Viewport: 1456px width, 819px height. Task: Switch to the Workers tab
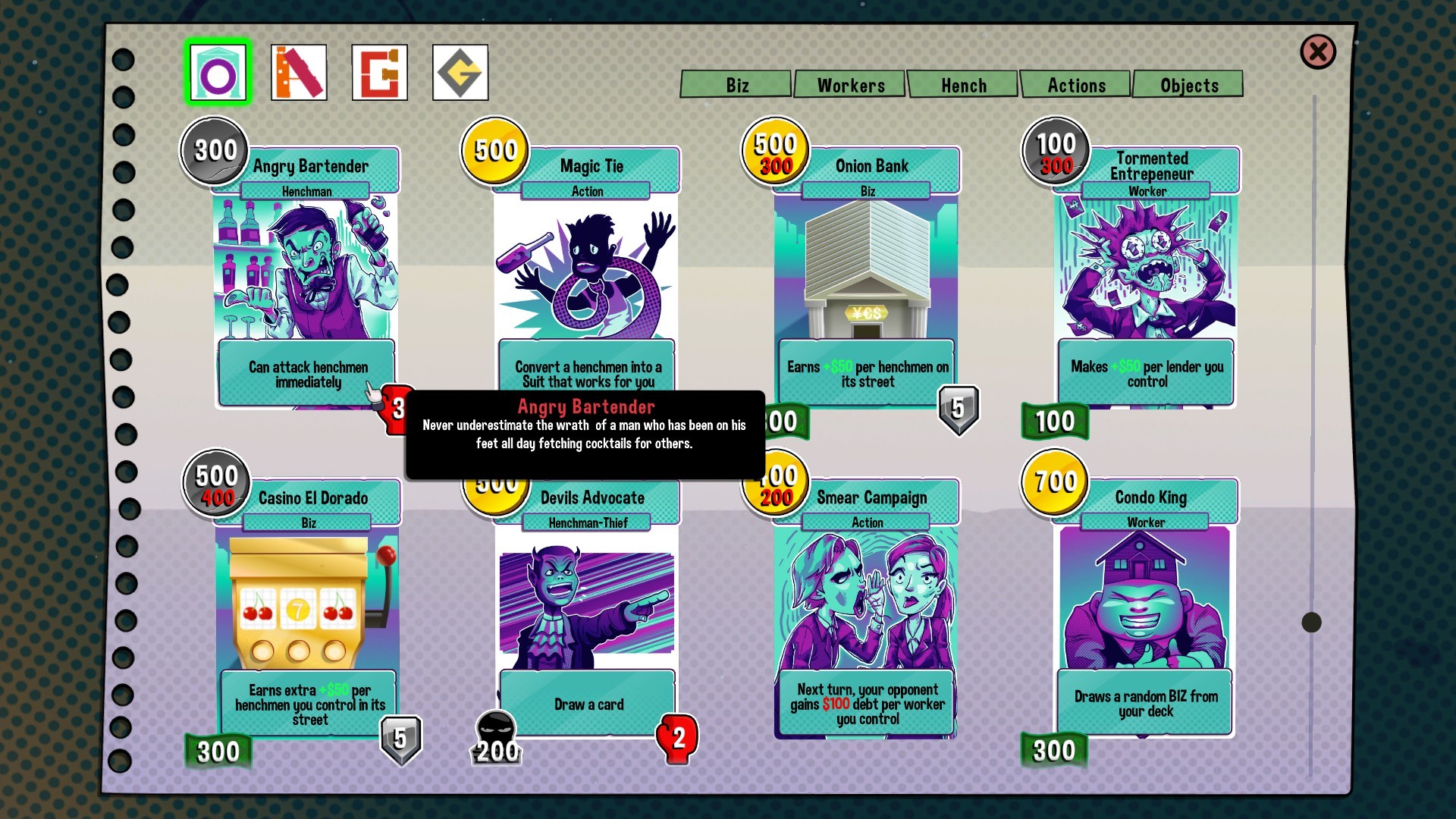coord(849,85)
